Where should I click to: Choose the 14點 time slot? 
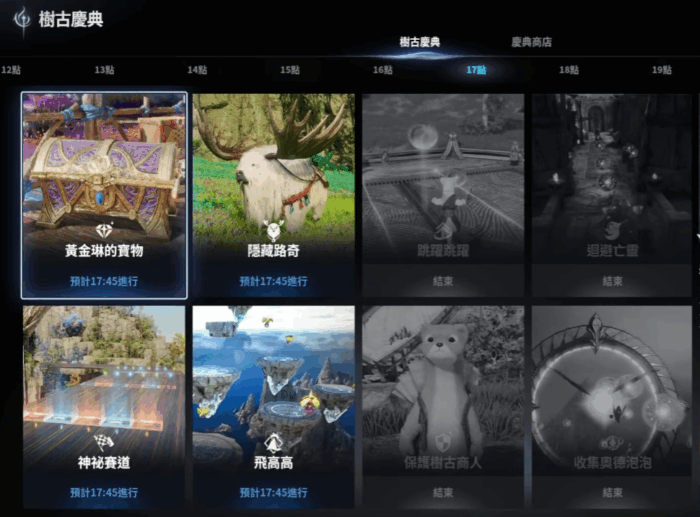(197, 70)
